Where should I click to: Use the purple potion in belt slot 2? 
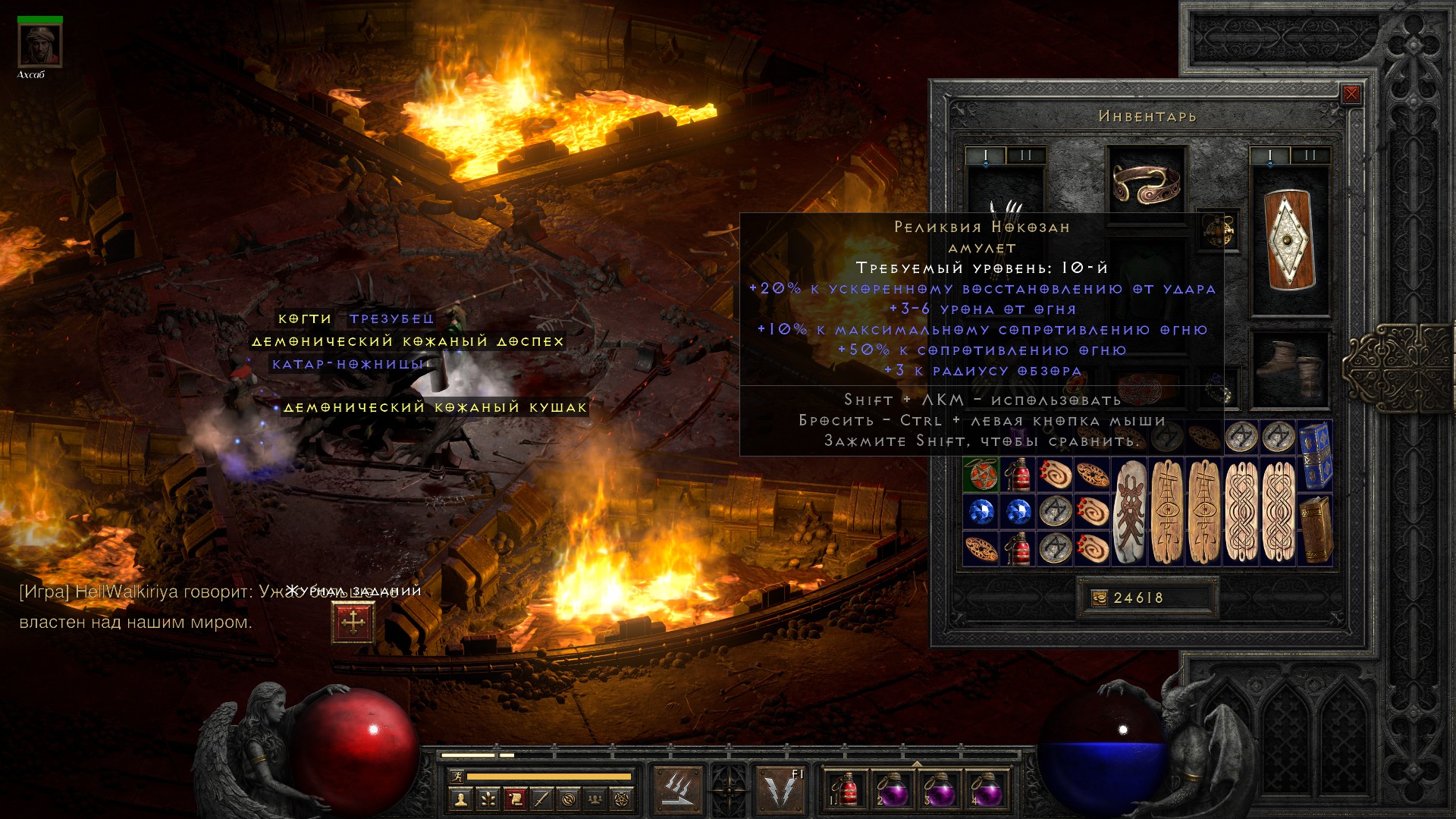pyautogui.click(x=892, y=789)
